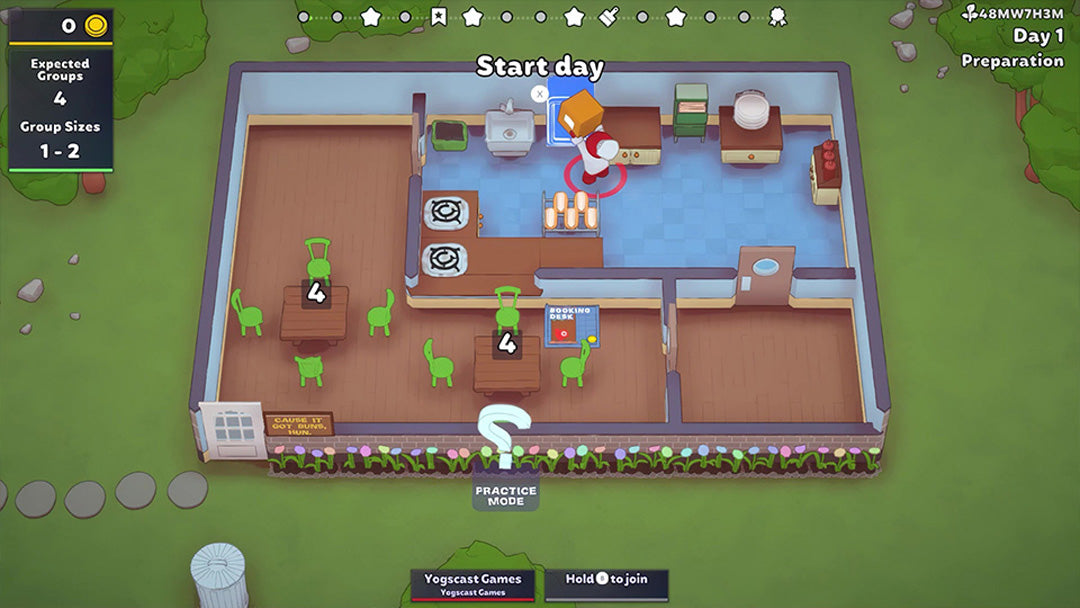Choose the award ribbon at the track's end
This screenshot has width=1080, height=608.
pyautogui.click(x=777, y=16)
